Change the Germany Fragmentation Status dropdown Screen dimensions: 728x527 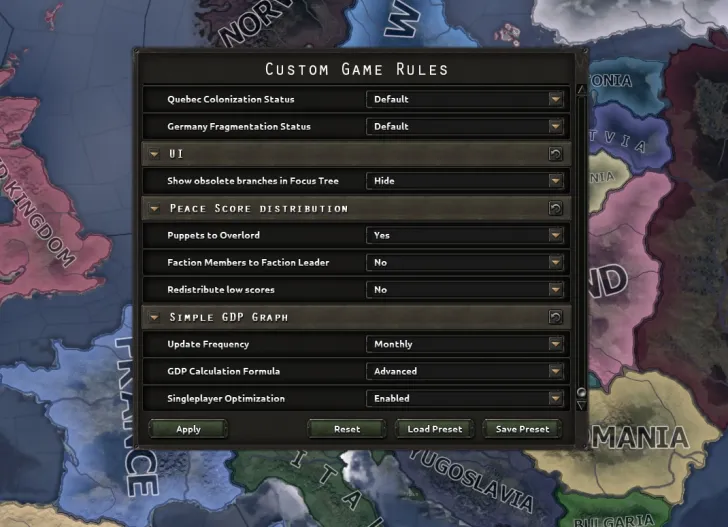point(466,127)
